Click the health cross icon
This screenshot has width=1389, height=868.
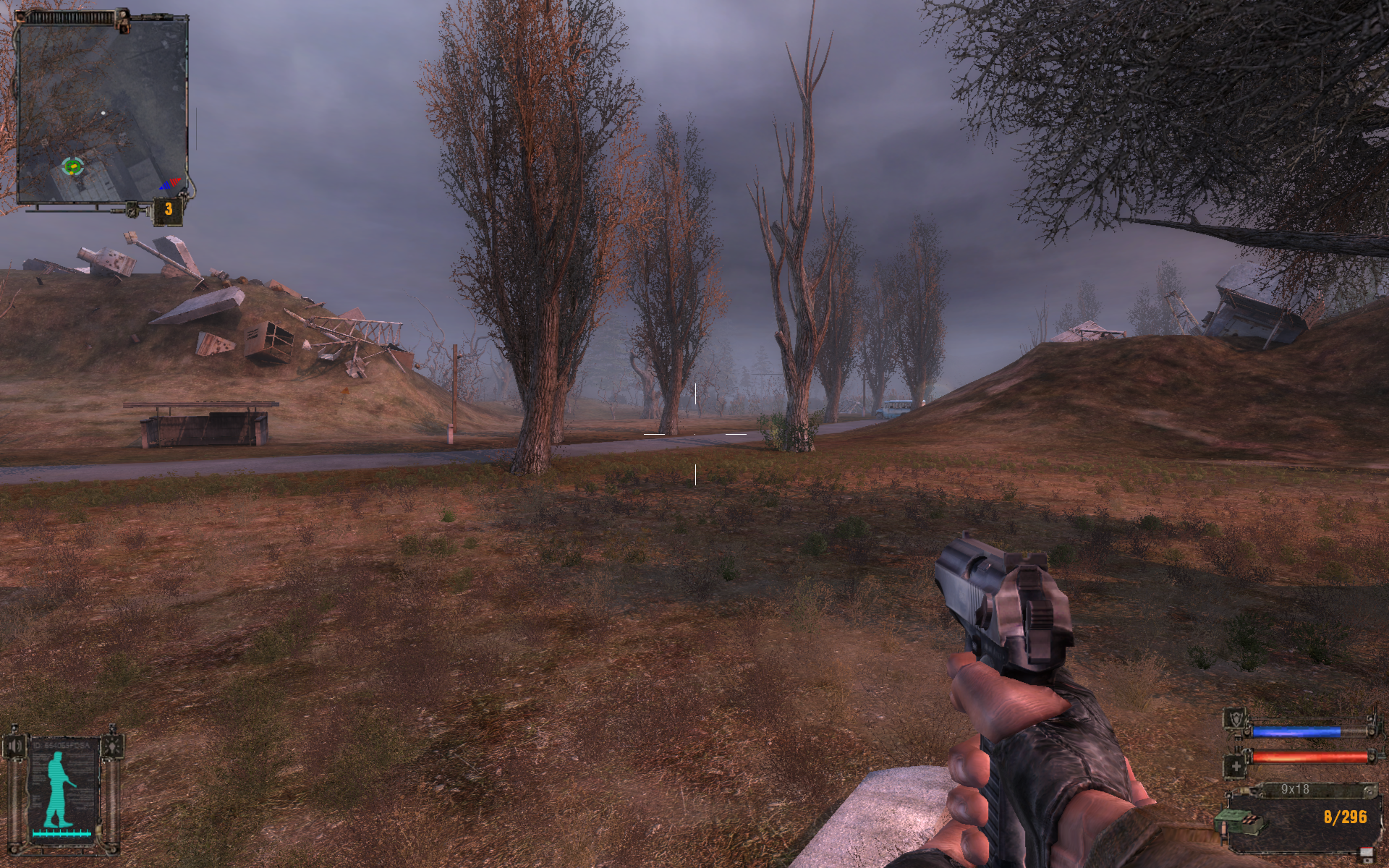tap(1236, 766)
